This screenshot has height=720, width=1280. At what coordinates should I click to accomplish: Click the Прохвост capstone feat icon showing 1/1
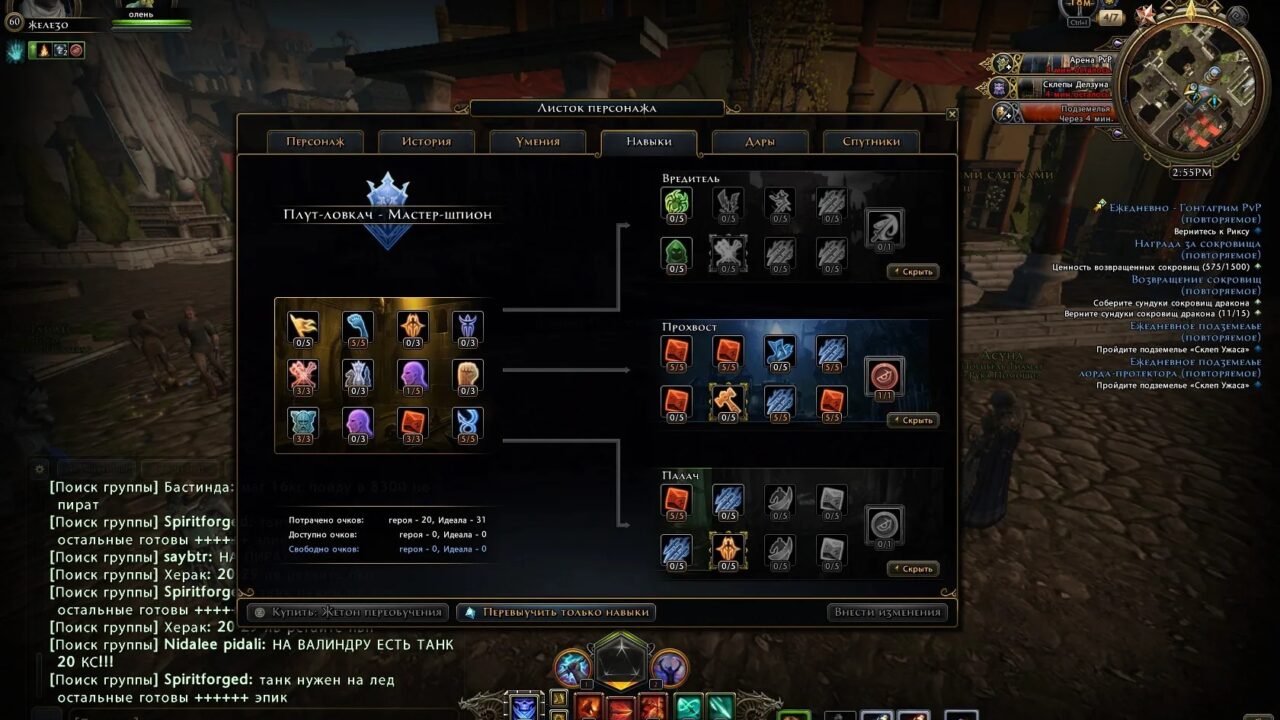click(x=884, y=376)
